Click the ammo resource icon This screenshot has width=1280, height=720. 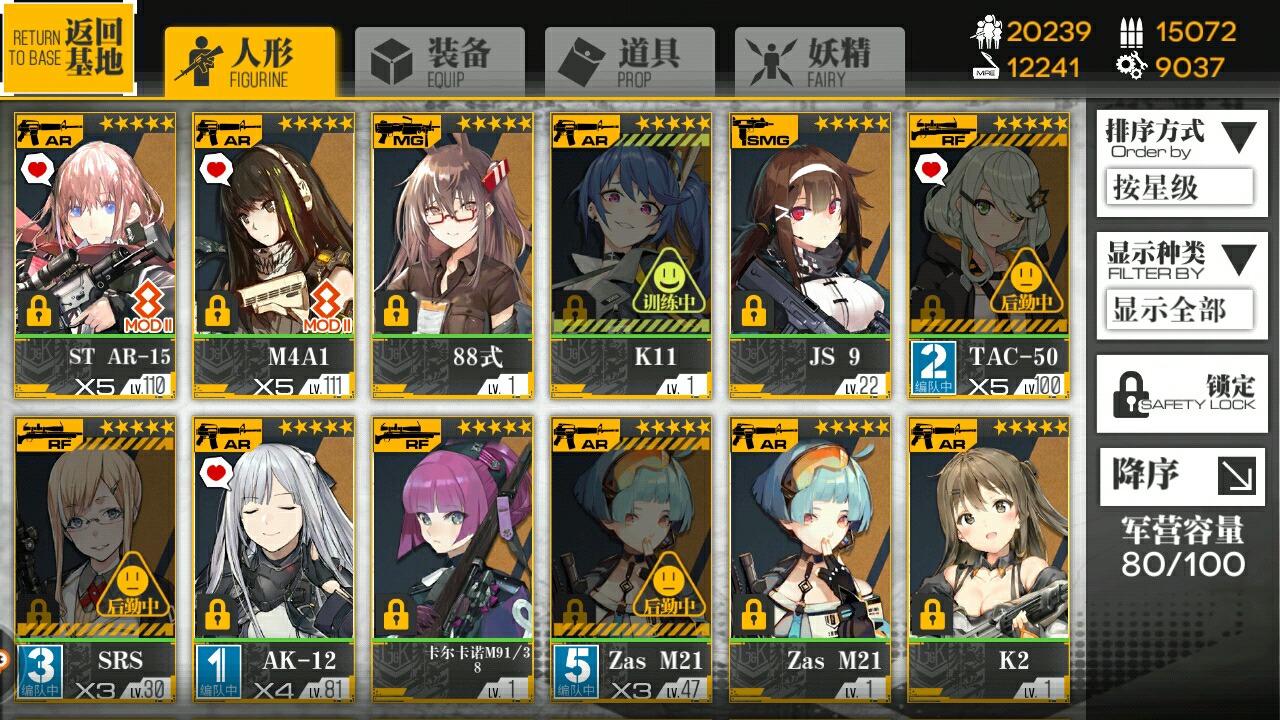[1133, 30]
